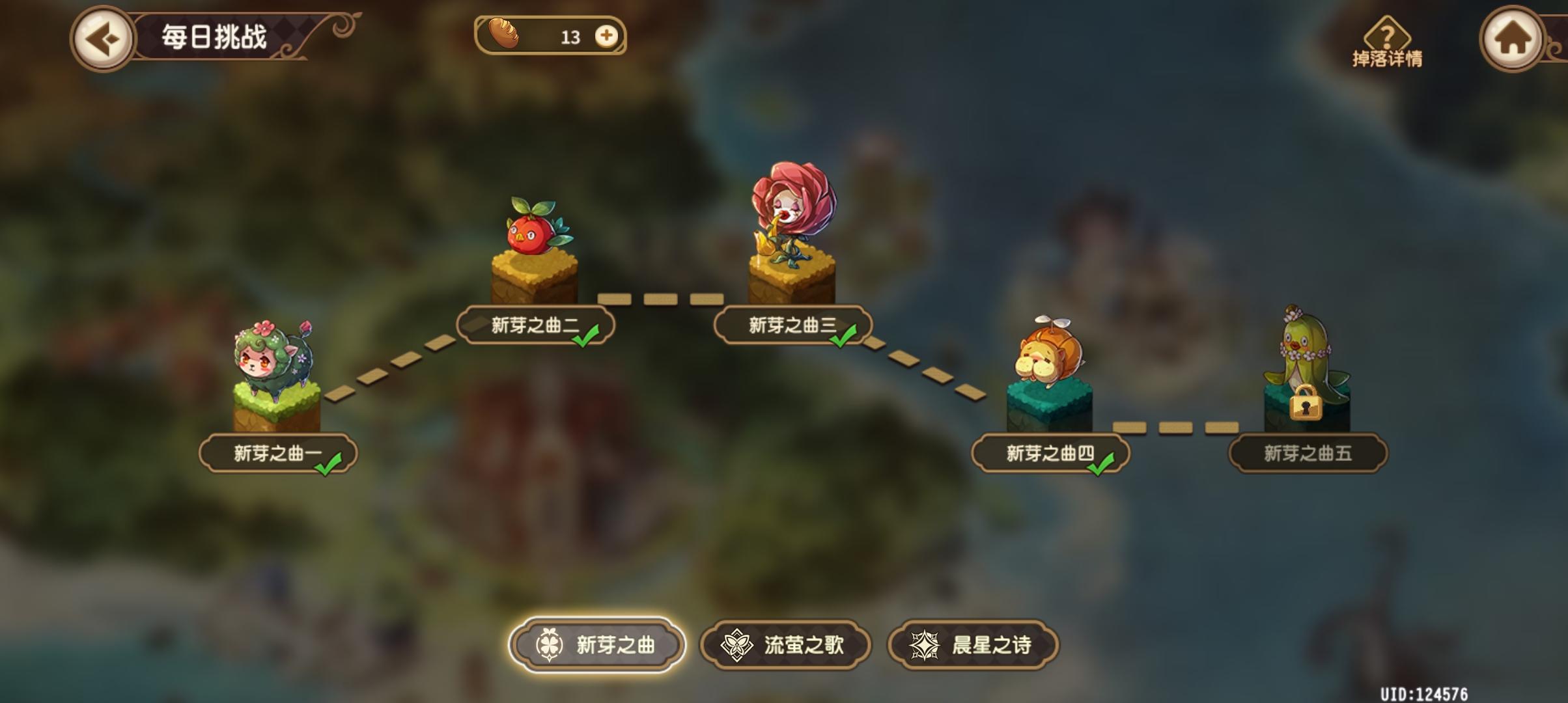Click the plus button to buy more bread
This screenshot has width=1568, height=703.
coord(607,37)
